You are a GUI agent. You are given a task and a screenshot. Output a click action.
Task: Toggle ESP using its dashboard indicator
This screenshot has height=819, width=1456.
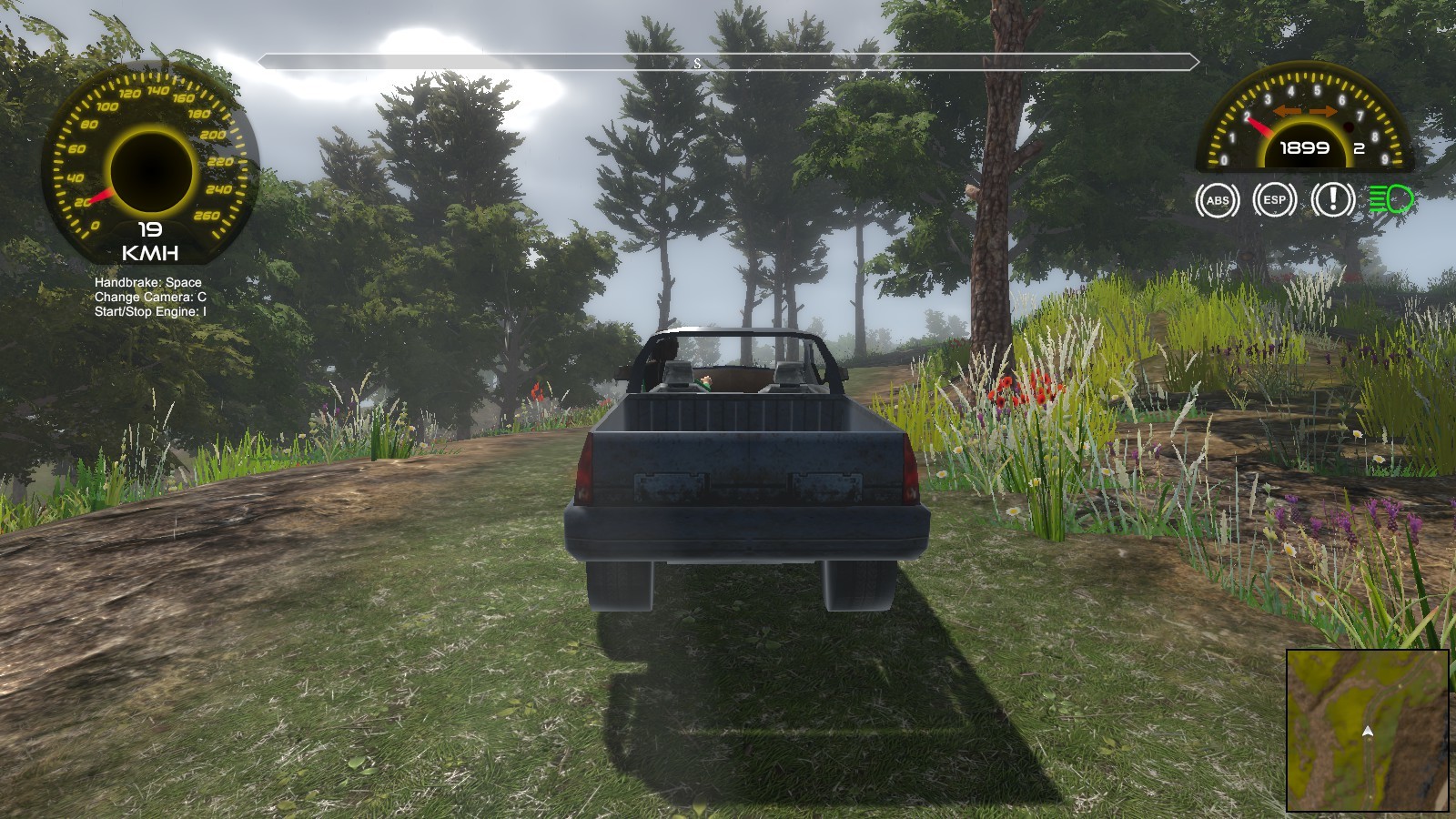click(1274, 198)
